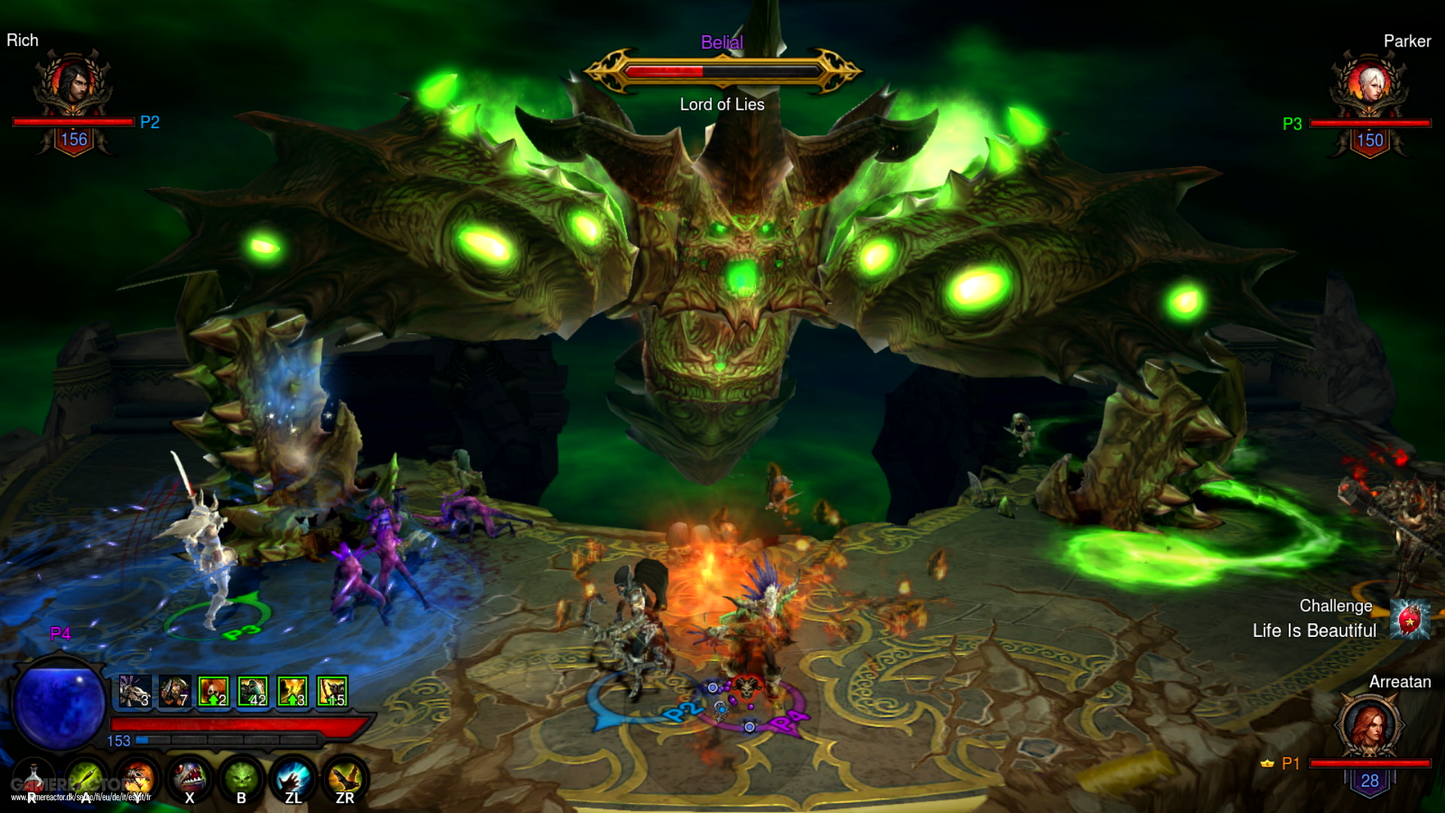
Task: Click Arreatan's P1 portrait frame
Action: pos(1369,725)
